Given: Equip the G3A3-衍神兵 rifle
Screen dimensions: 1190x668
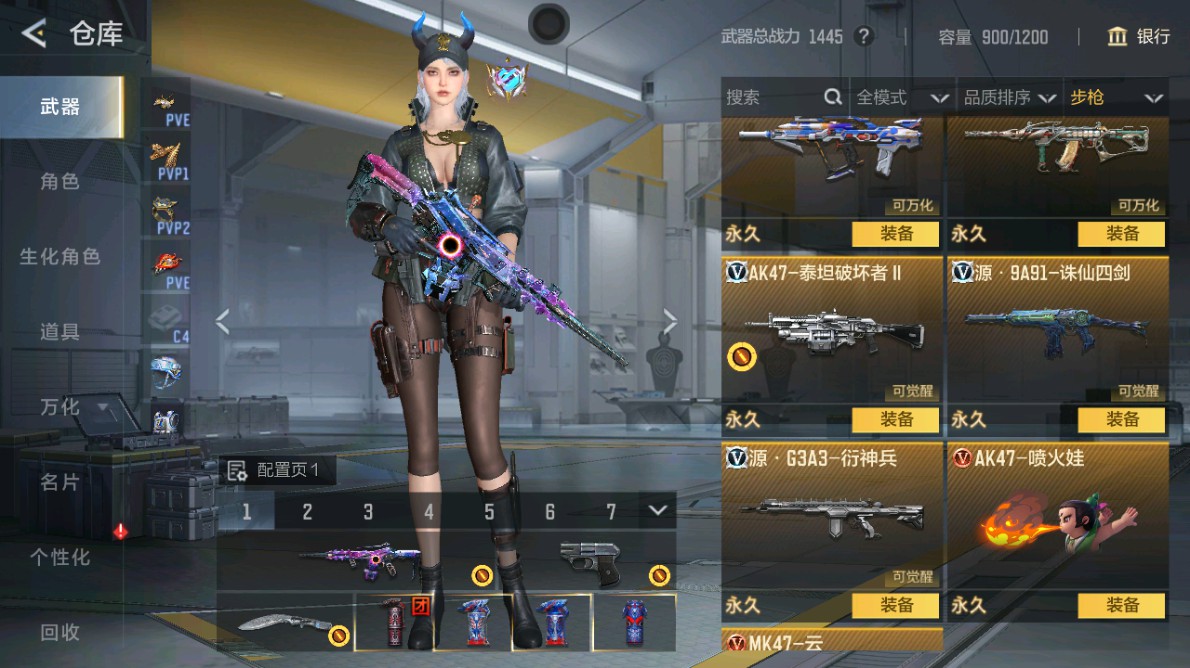Looking at the screenshot, I should pos(895,605).
